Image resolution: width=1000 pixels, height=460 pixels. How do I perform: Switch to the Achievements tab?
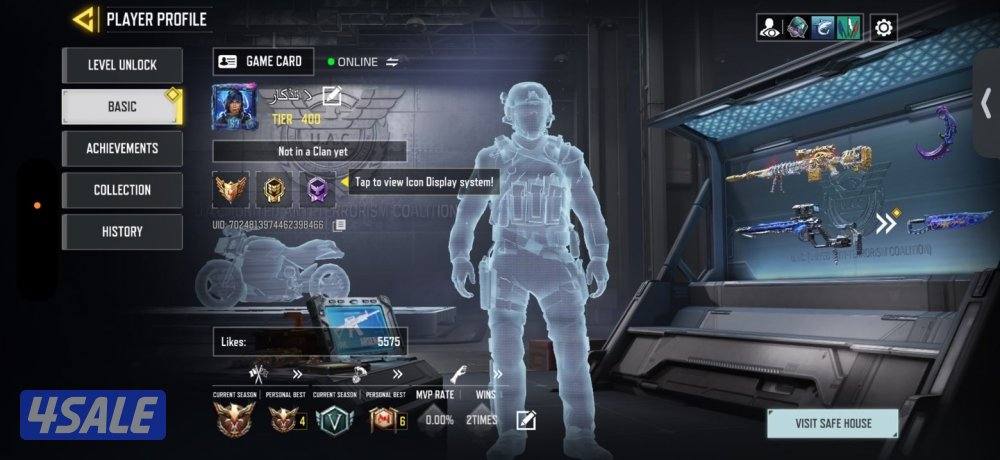click(x=122, y=148)
